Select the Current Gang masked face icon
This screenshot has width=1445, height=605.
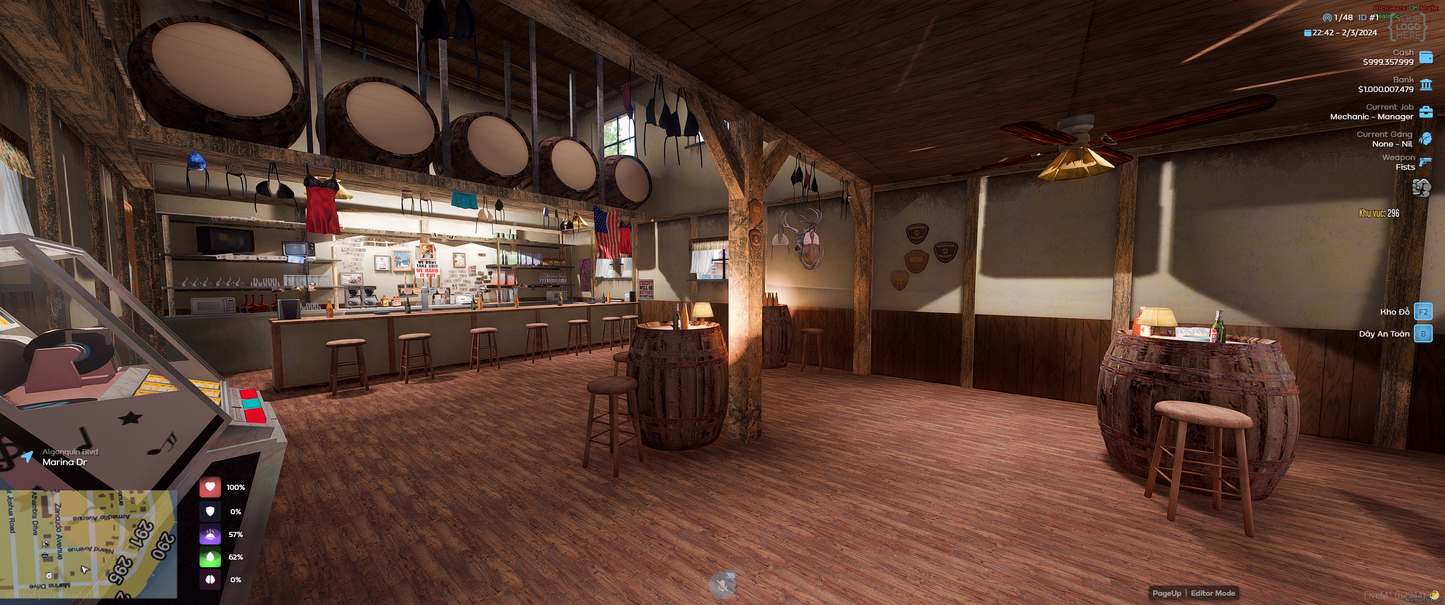coord(1425,139)
